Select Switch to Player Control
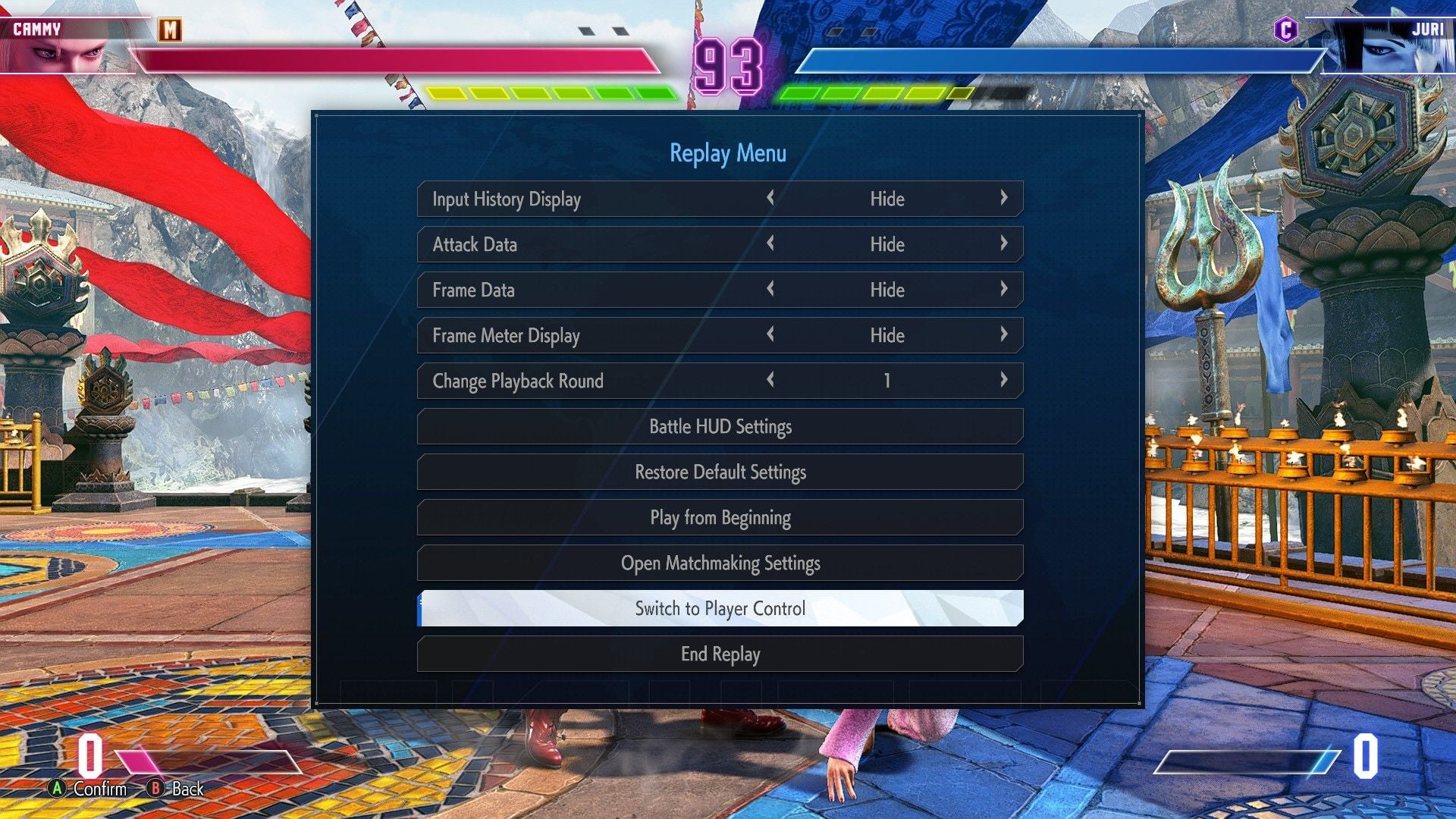 [720, 608]
